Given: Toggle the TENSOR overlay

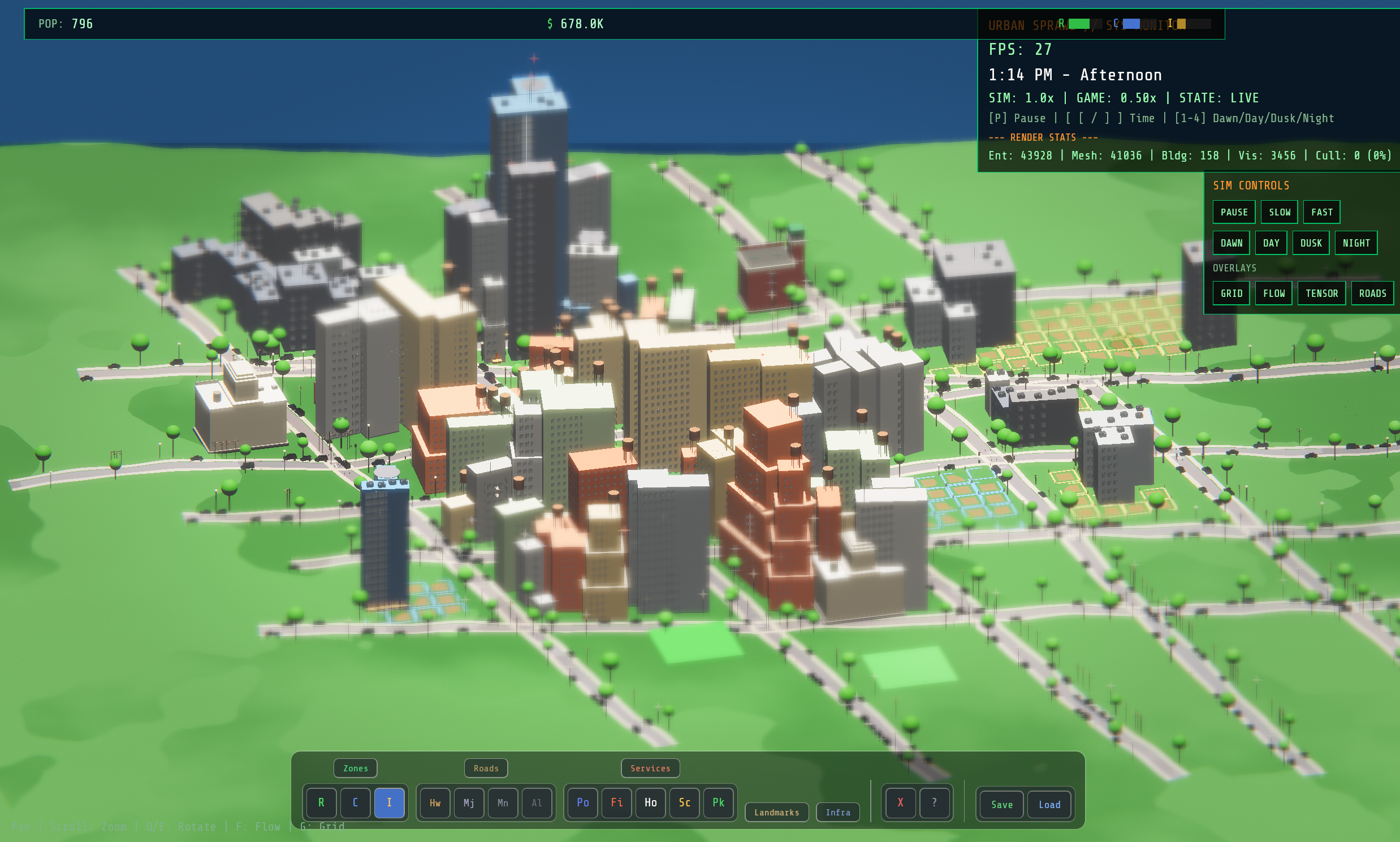Looking at the screenshot, I should point(1323,293).
